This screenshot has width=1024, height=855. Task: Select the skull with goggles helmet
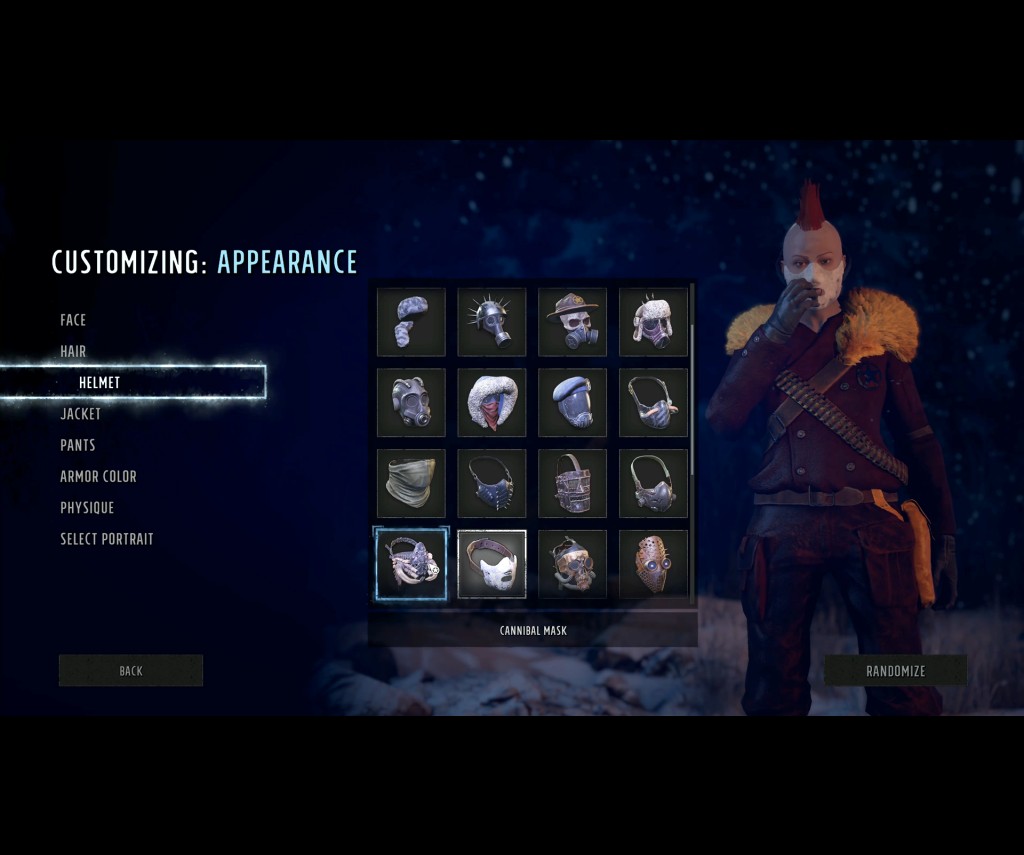(x=573, y=565)
